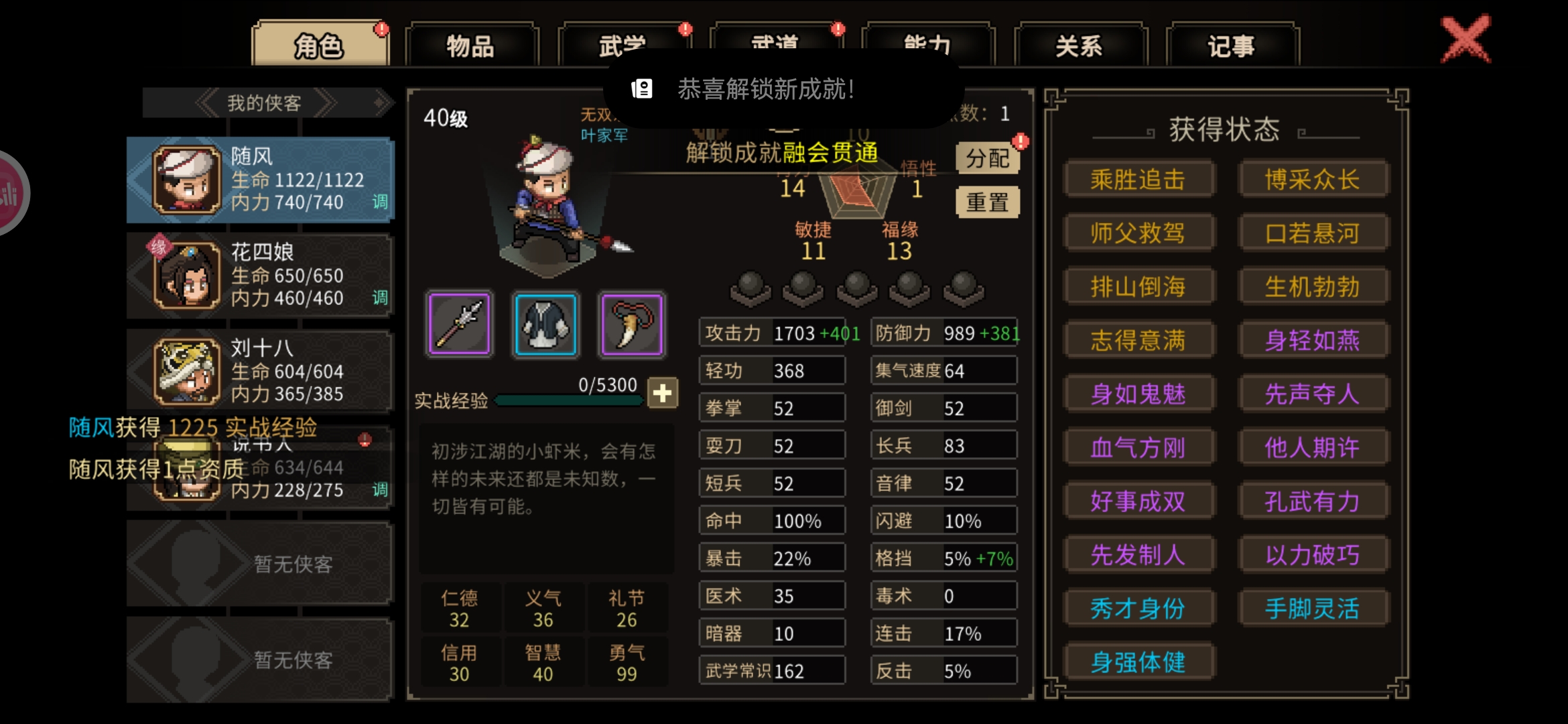Viewport: 1568px width, 724px height.
Task: Tap the 我的侠客 roster header
Action: coord(265,103)
